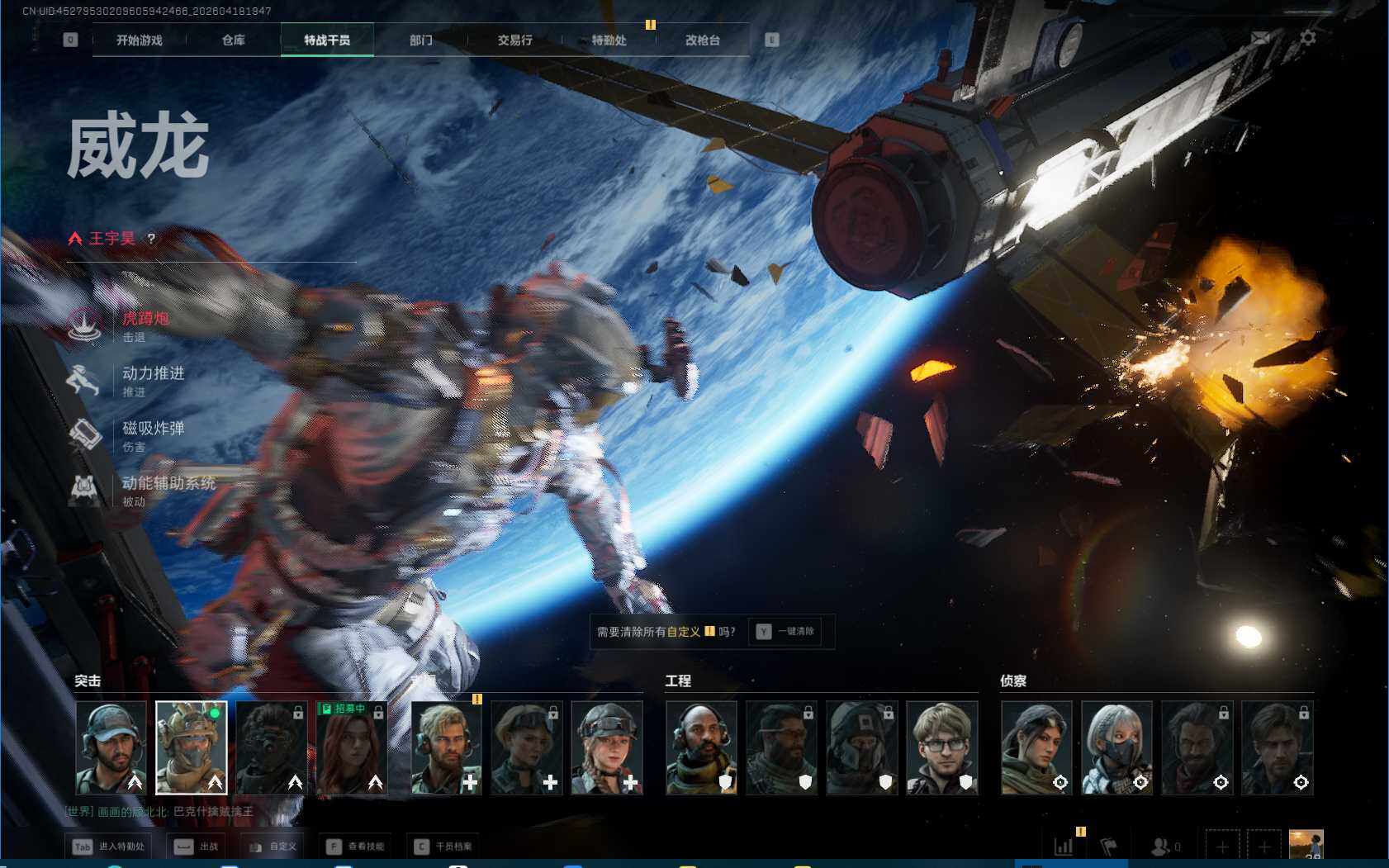Screen dimensions: 1389x868
Task: Pick the engineer operator wearing glasses
Action: pos(942,748)
